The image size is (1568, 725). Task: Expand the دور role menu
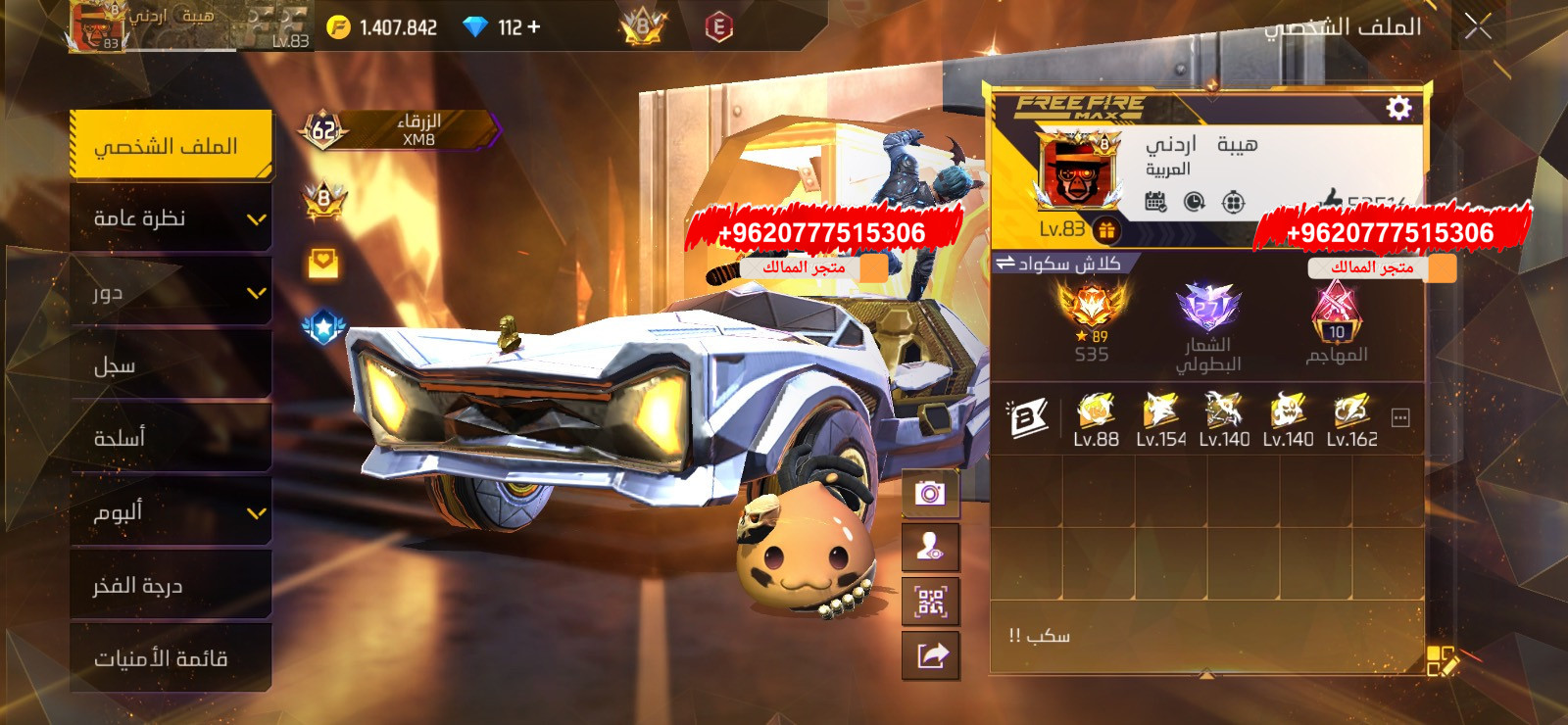171,292
